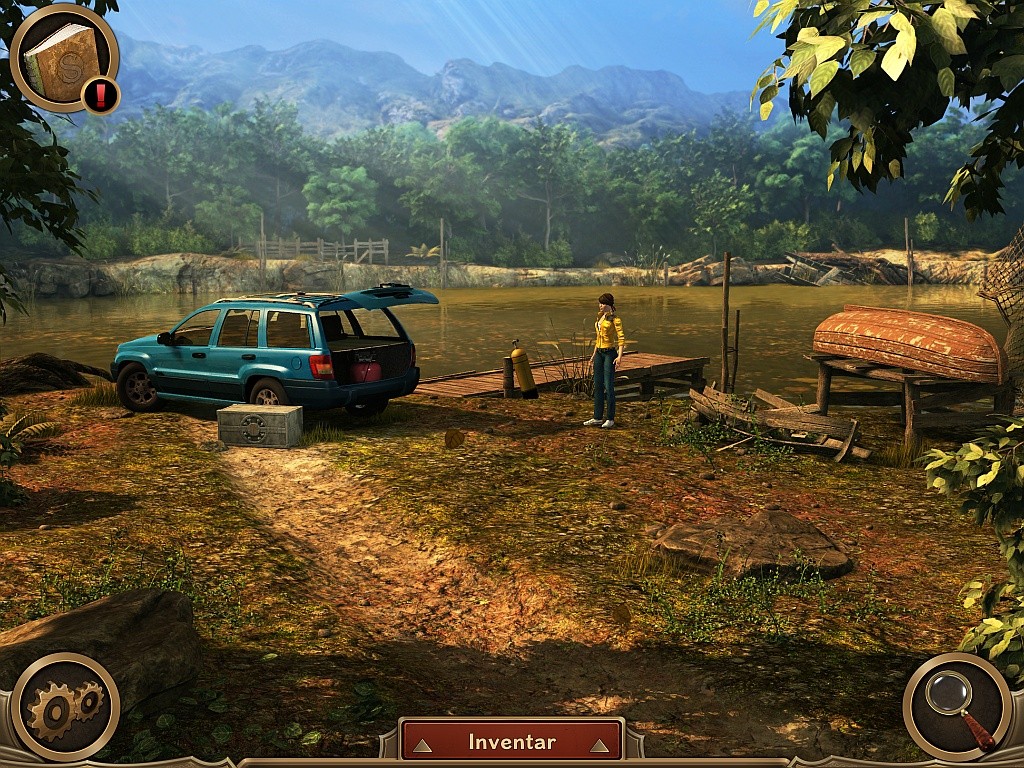Open the gears settings menu
The height and width of the screenshot is (768, 1024).
(x=64, y=707)
